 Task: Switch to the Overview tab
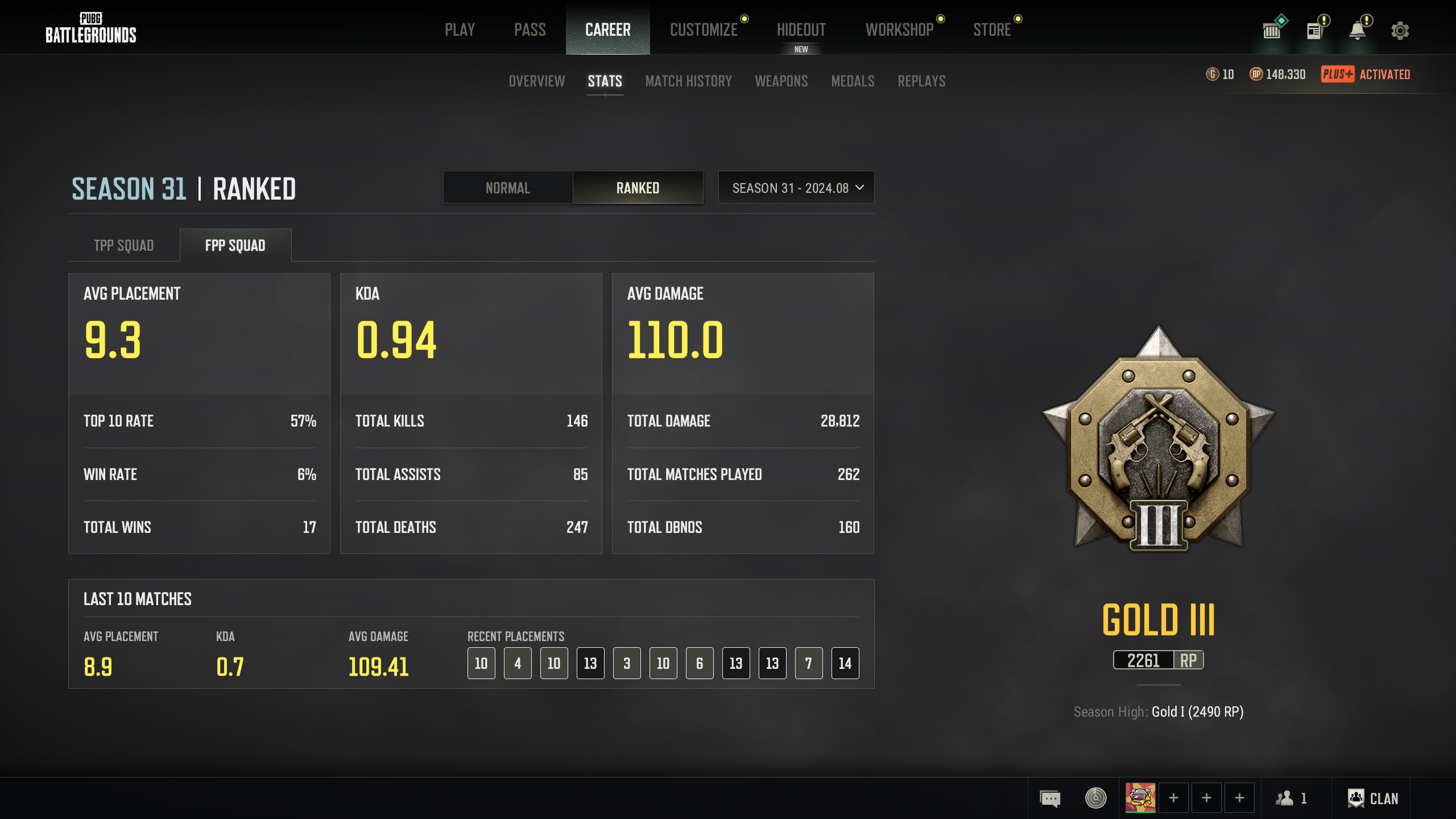pos(536,81)
